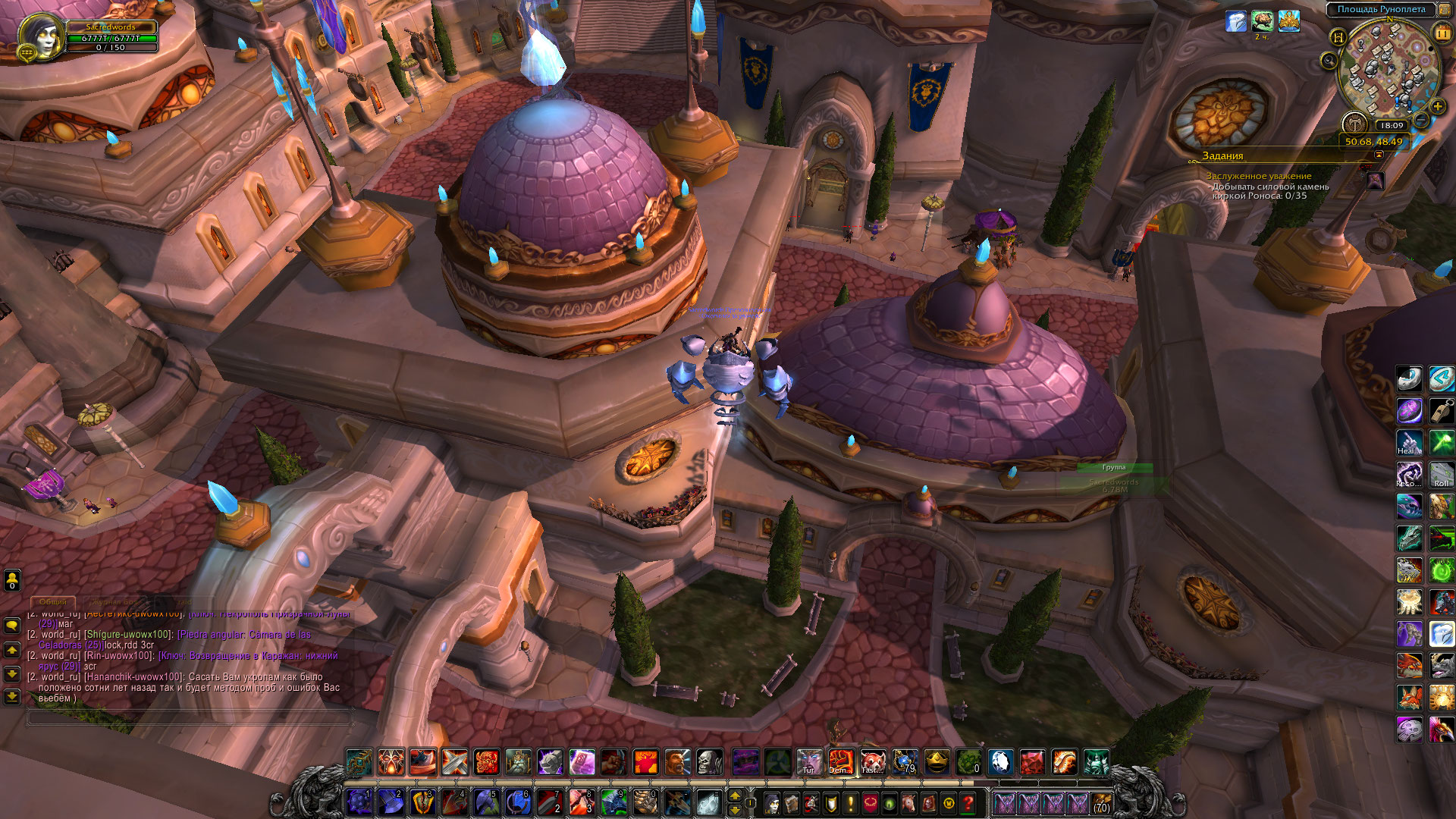Use the Ronos pickaxe quest item button
The width and height of the screenshot is (1456, 819).
click(1375, 180)
